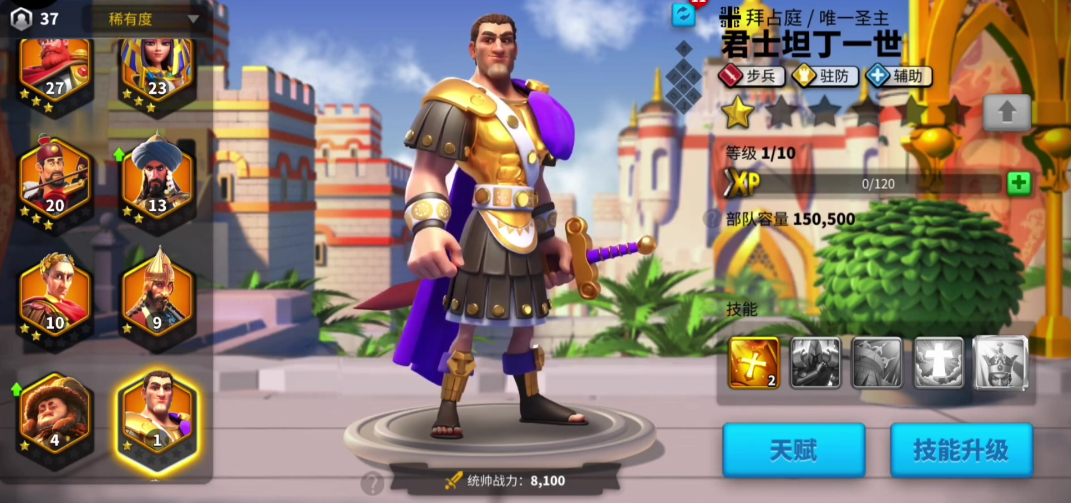Image resolution: width=1071 pixels, height=503 pixels.
Task: Click the star upgrade arrow button
Action: tap(1006, 112)
